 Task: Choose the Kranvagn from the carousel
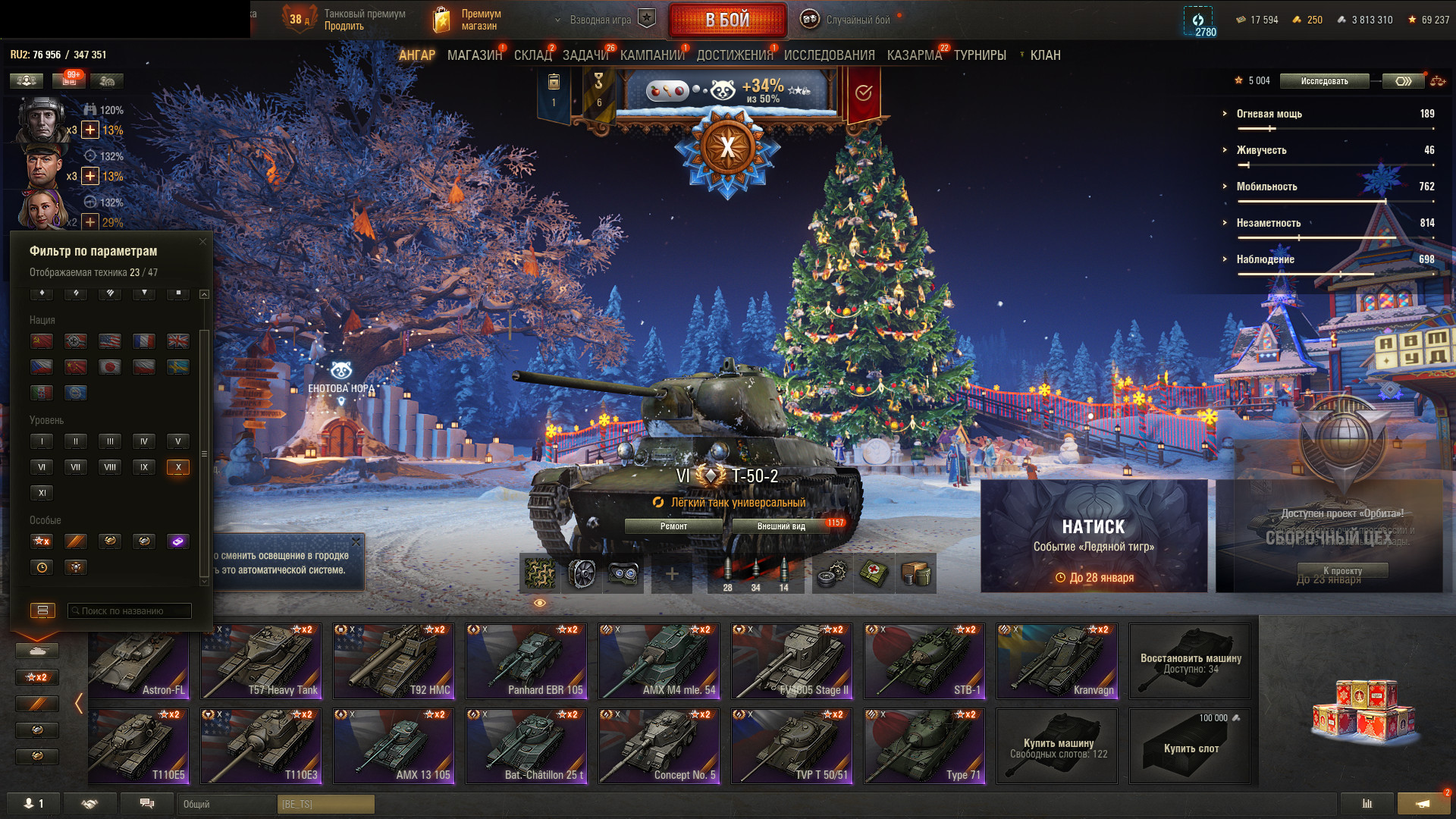coord(1057,661)
